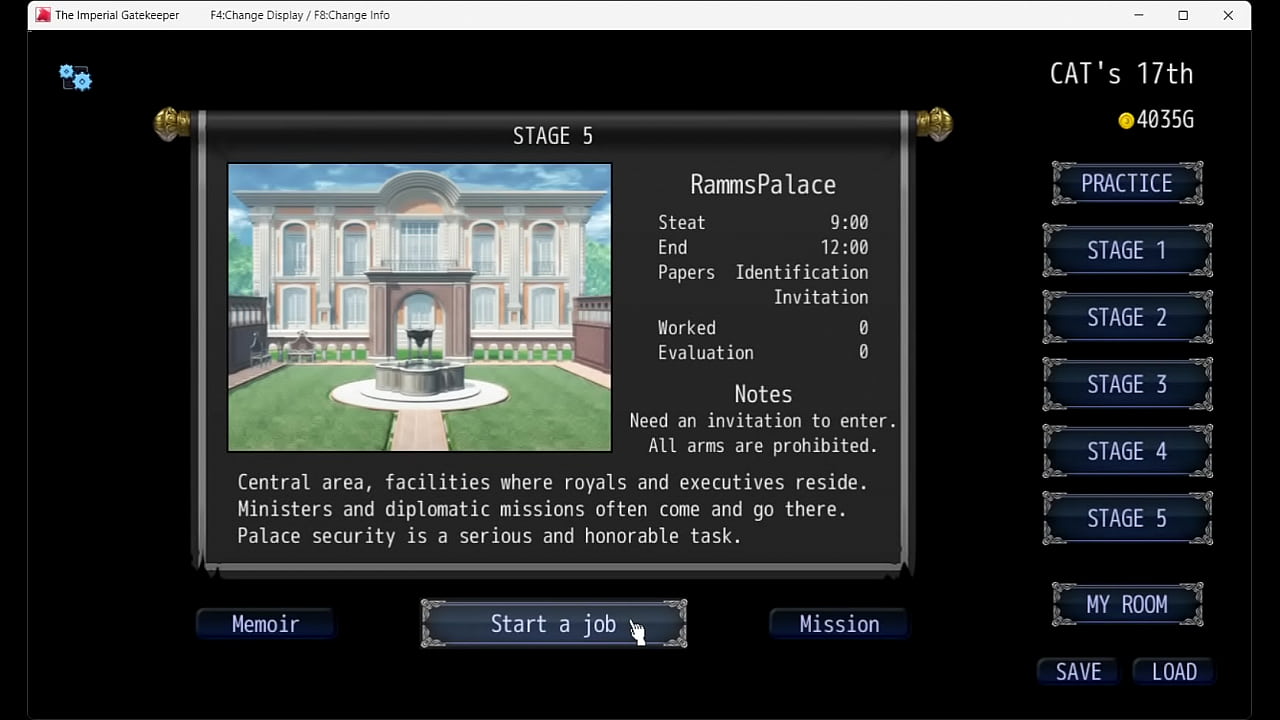Viewport: 1280px width, 720px height.
Task: Open the LOAD game menu
Action: pyautogui.click(x=1174, y=672)
